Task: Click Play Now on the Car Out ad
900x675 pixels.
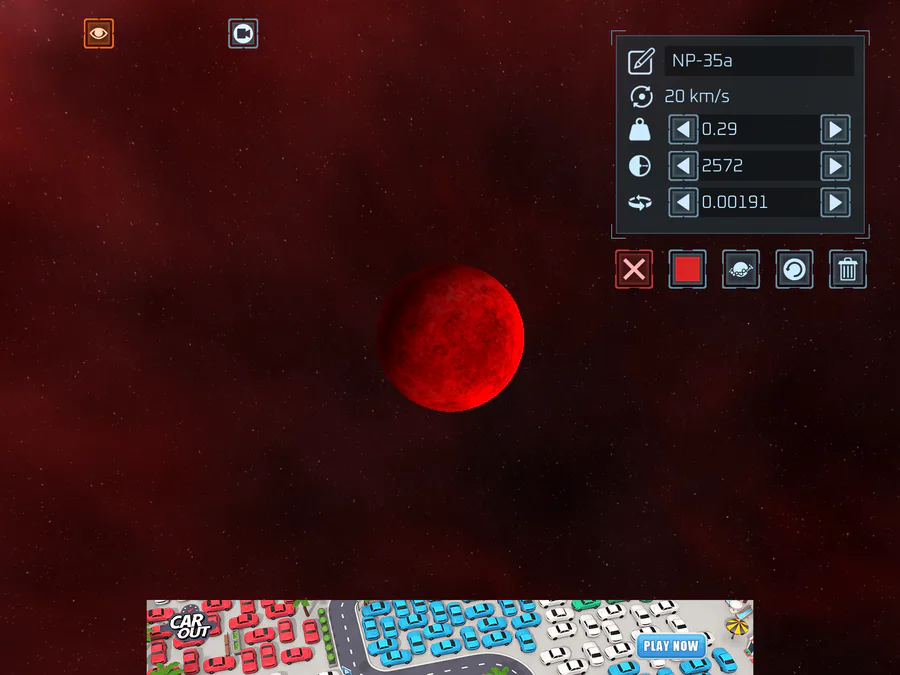Action: [671, 646]
